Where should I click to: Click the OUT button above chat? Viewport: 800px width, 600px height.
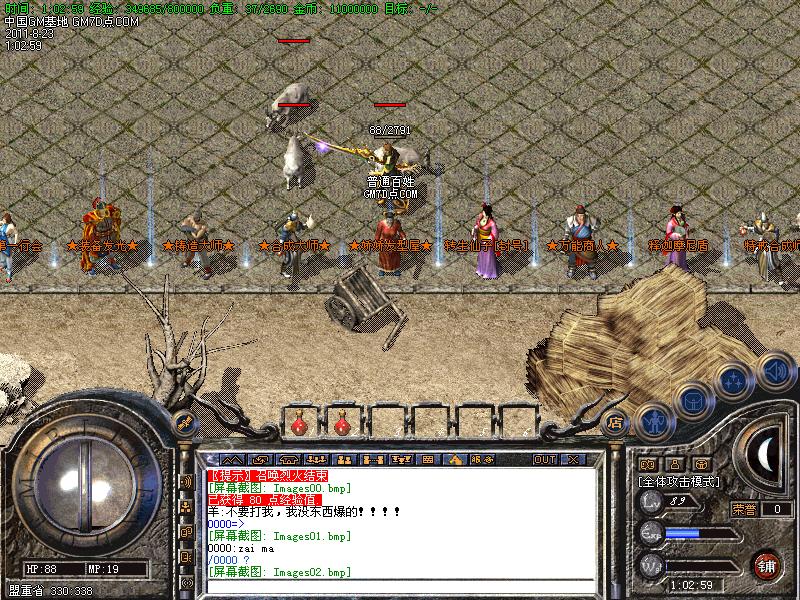pyautogui.click(x=544, y=459)
